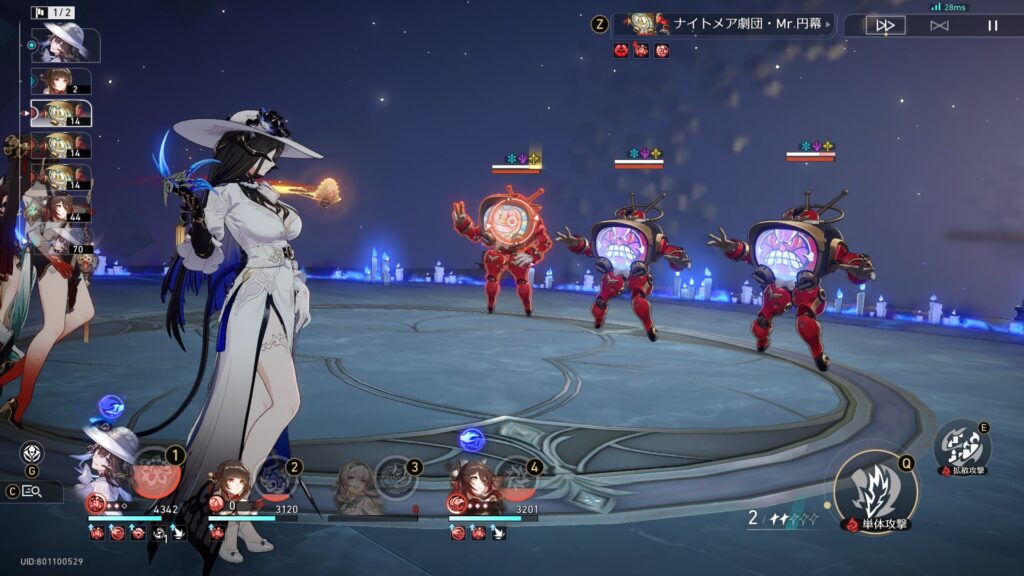Select turn-order portrait showing action value 44

click(62, 209)
